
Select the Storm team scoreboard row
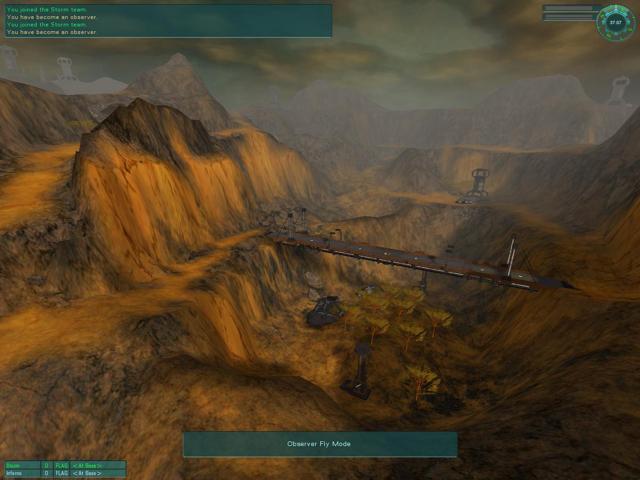63,465
